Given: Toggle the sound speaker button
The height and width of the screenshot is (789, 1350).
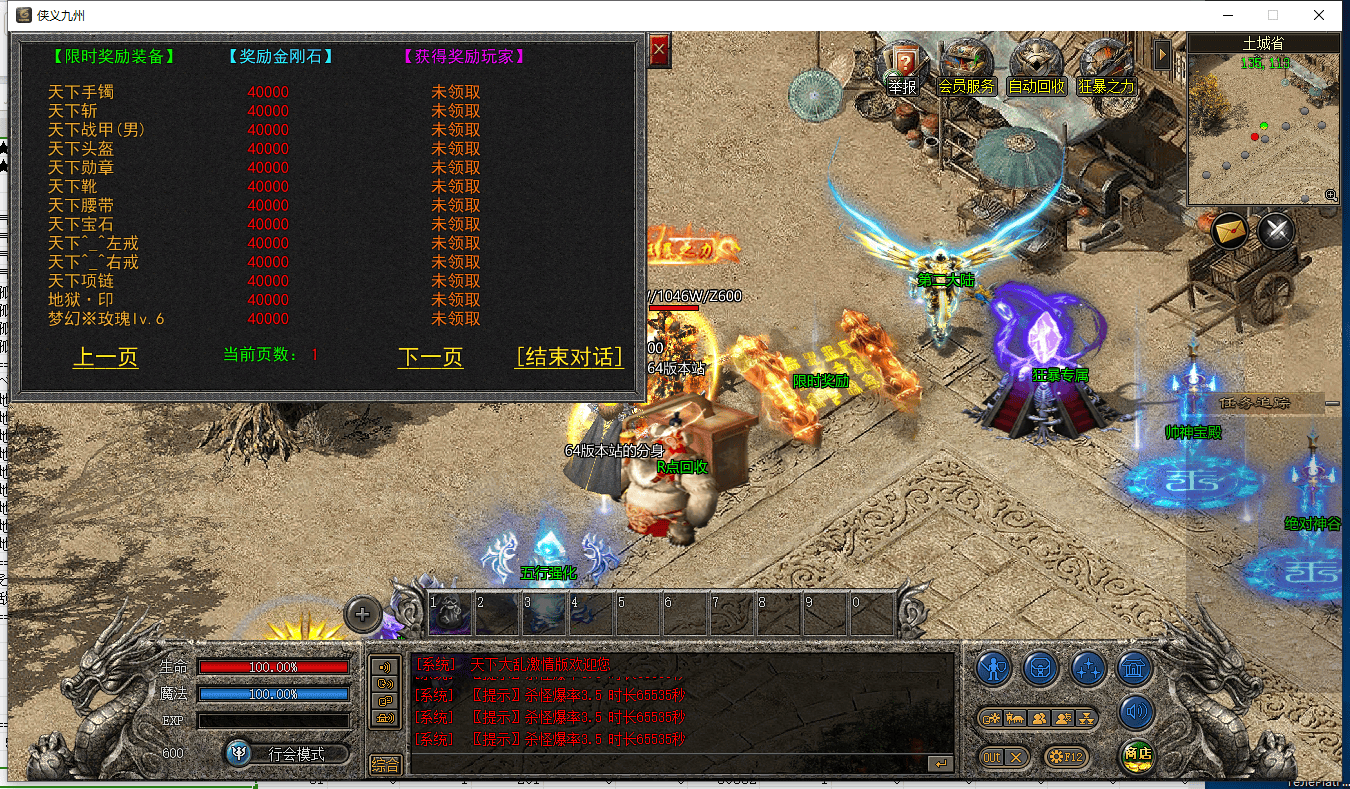Looking at the screenshot, I should pos(1137,712).
